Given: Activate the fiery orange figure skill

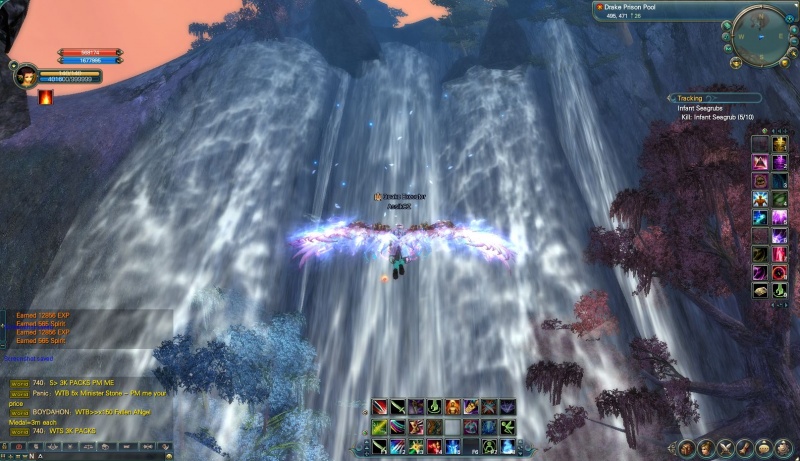Looking at the screenshot, I should [453, 407].
